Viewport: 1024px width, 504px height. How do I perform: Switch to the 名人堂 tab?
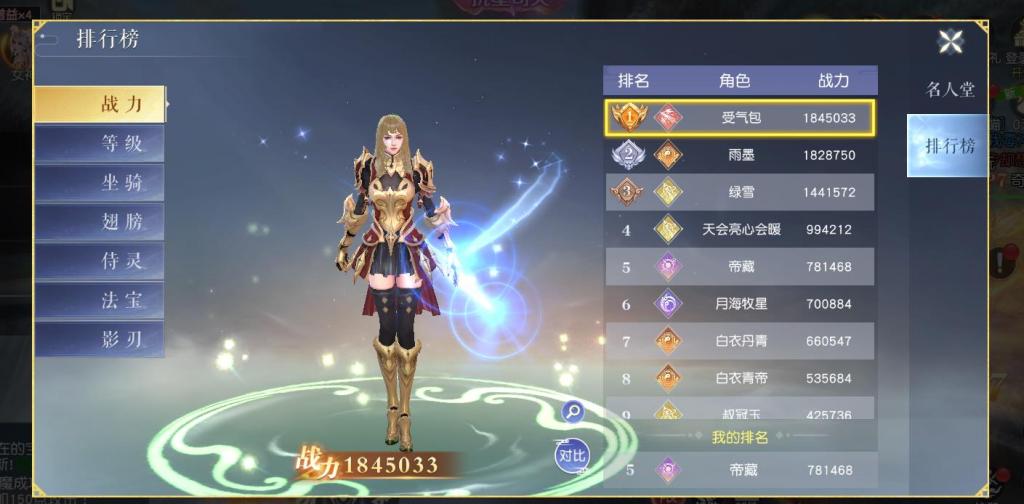click(949, 89)
